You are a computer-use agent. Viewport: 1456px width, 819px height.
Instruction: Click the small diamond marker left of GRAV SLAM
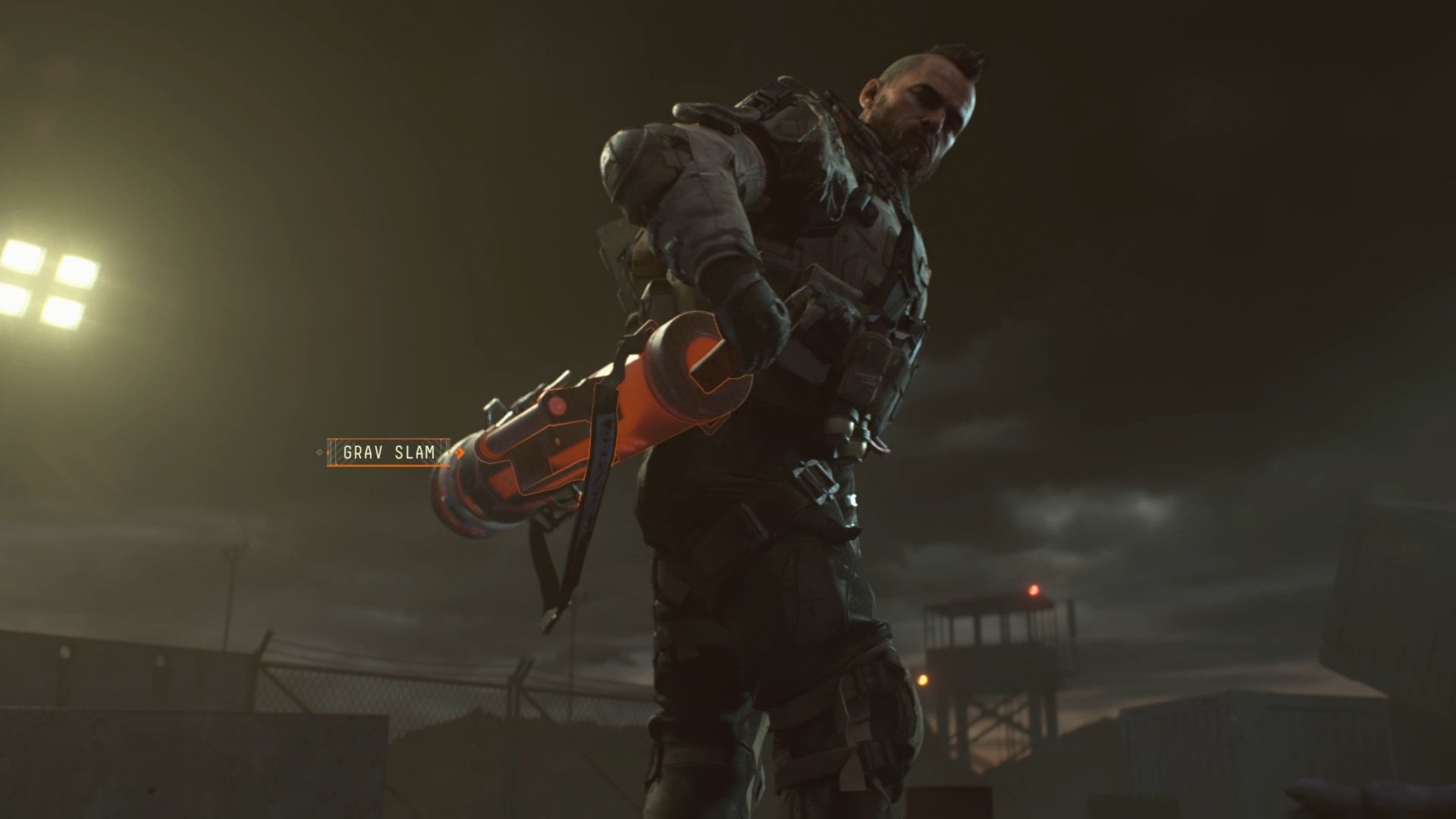click(319, 452)
